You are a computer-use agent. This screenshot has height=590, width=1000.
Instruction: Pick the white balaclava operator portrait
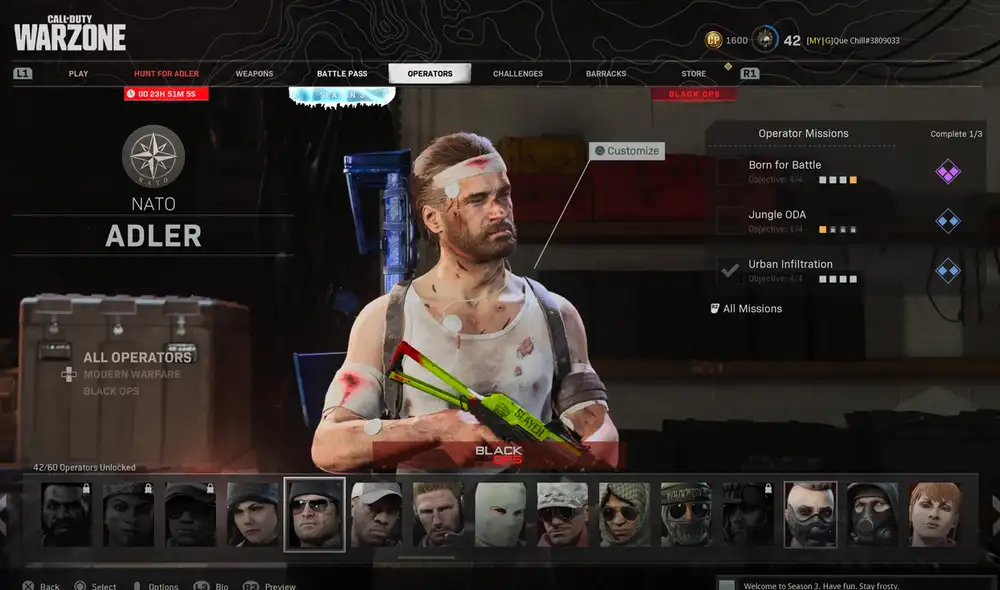pos(500,514)
